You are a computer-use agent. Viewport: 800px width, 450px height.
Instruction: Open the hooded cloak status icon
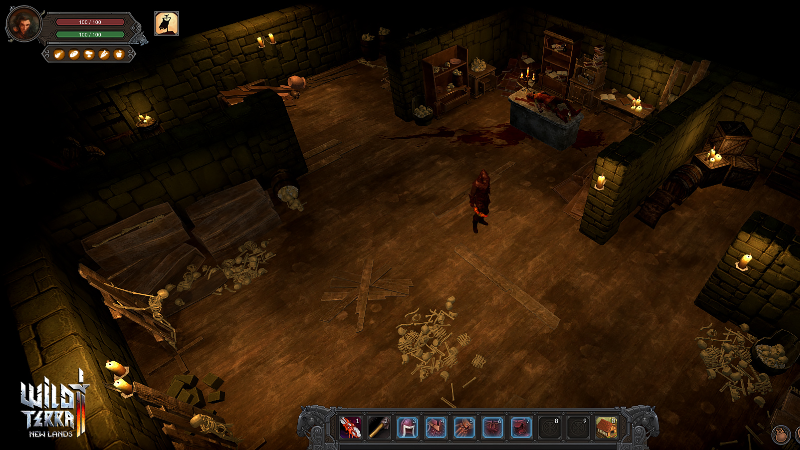[166, 23]
